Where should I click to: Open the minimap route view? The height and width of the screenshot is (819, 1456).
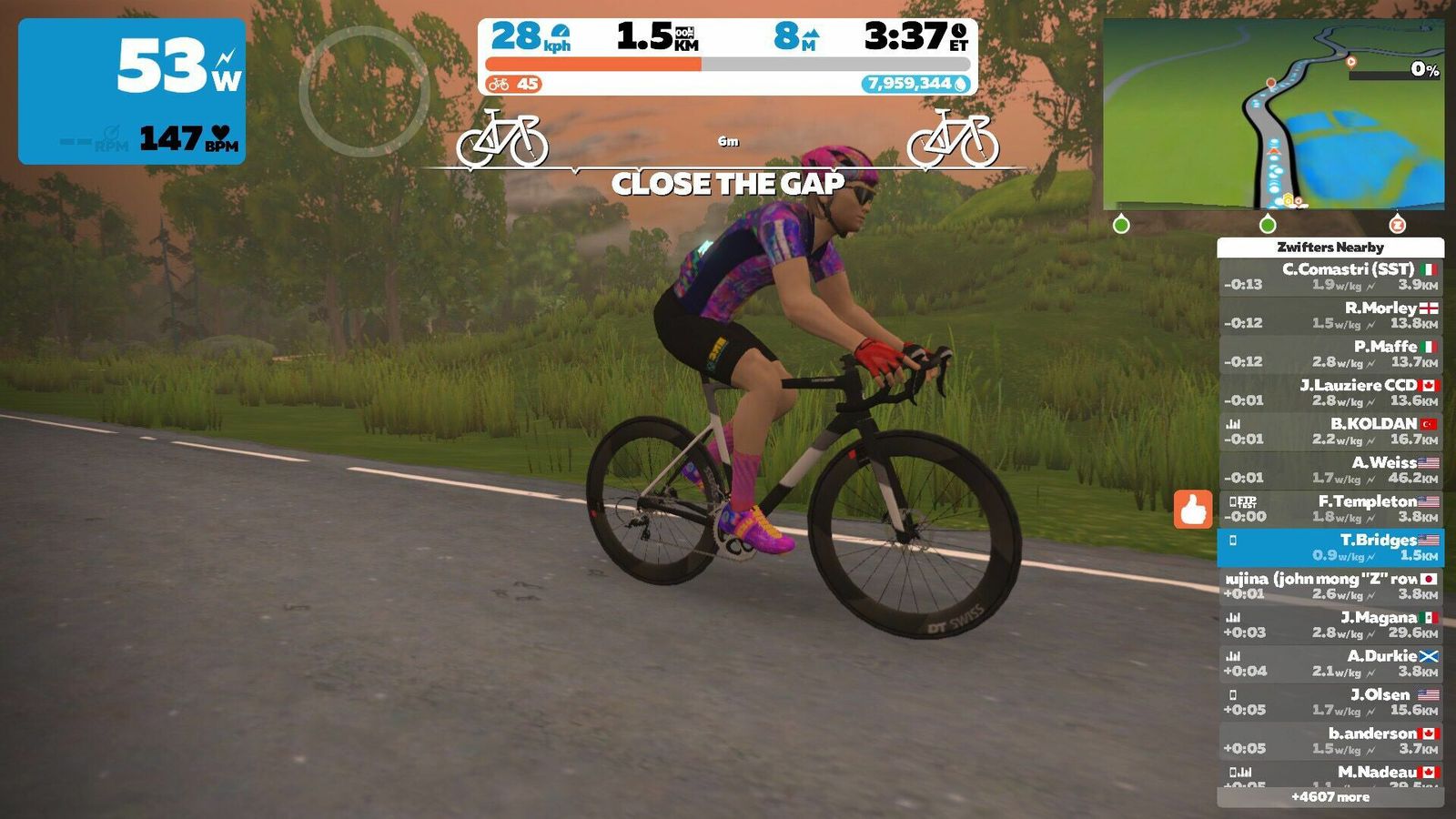1273,114
